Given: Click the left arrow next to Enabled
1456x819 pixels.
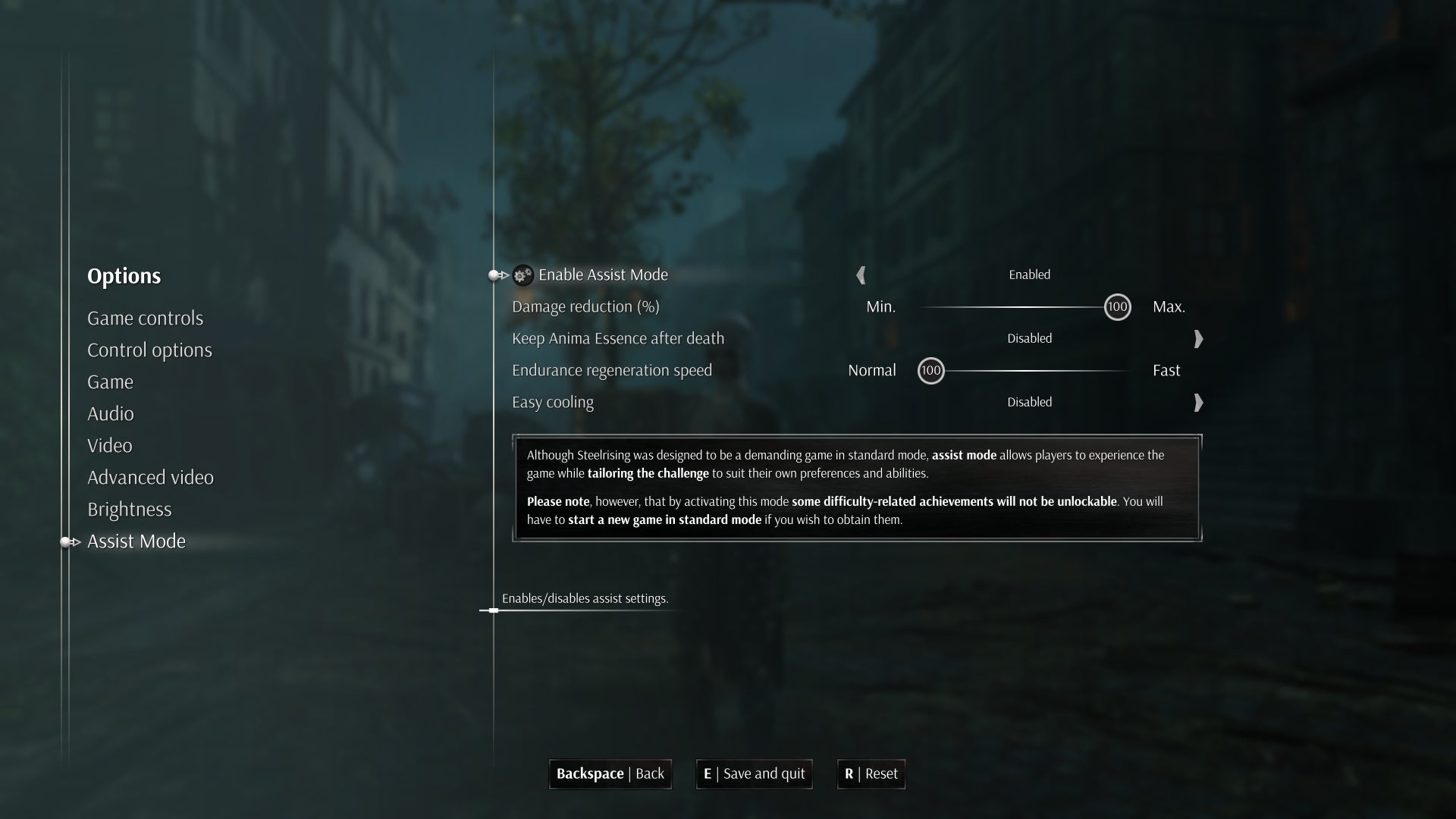Looking at the screenshot, I should click(862, 275).
